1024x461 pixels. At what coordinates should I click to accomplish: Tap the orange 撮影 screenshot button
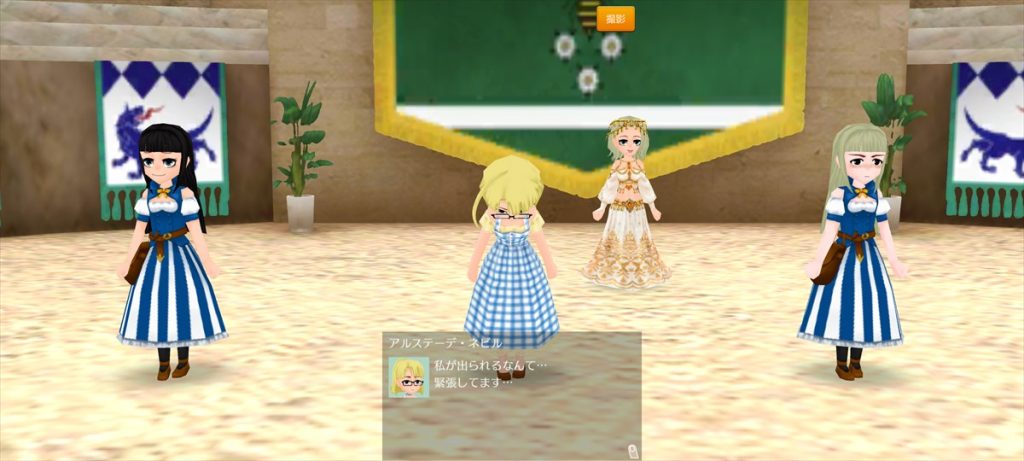pyautogui.click(x=615, y=19)
